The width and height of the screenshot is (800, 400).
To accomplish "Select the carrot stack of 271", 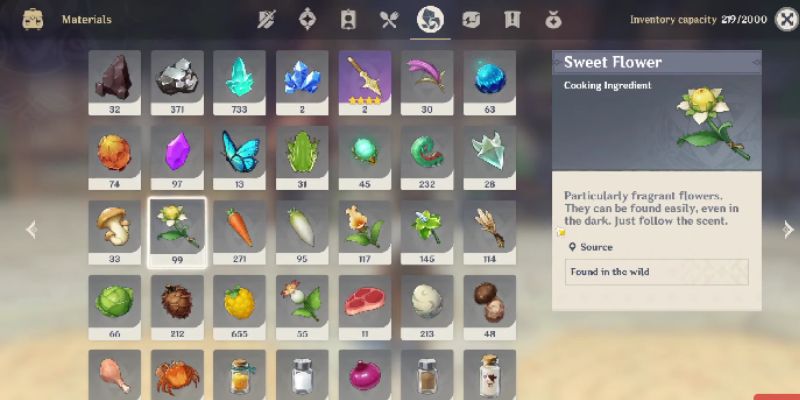I will 240,228.
